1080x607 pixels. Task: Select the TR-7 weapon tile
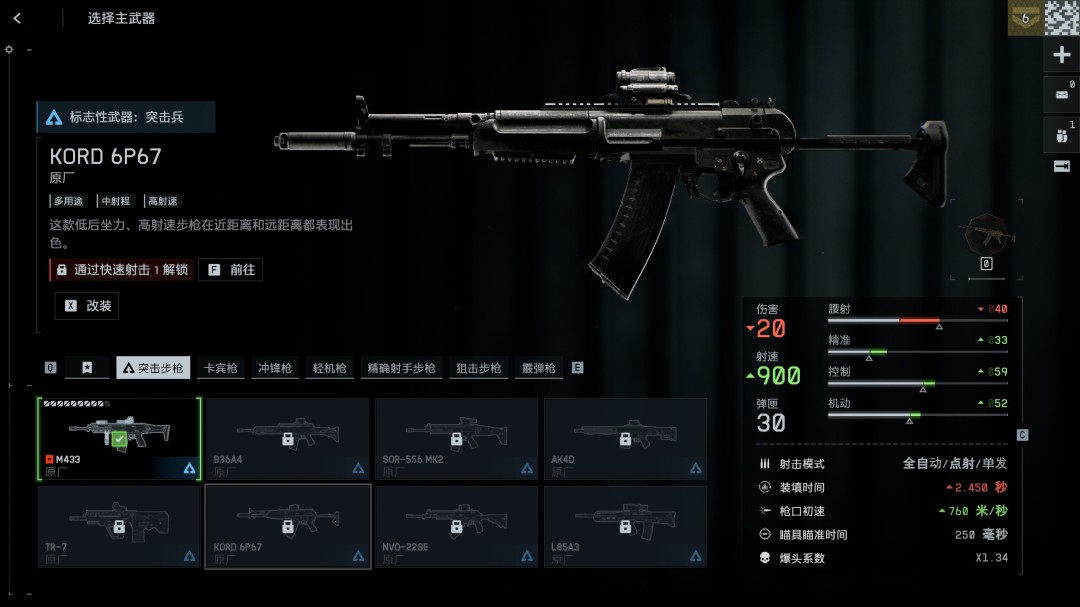119,526
